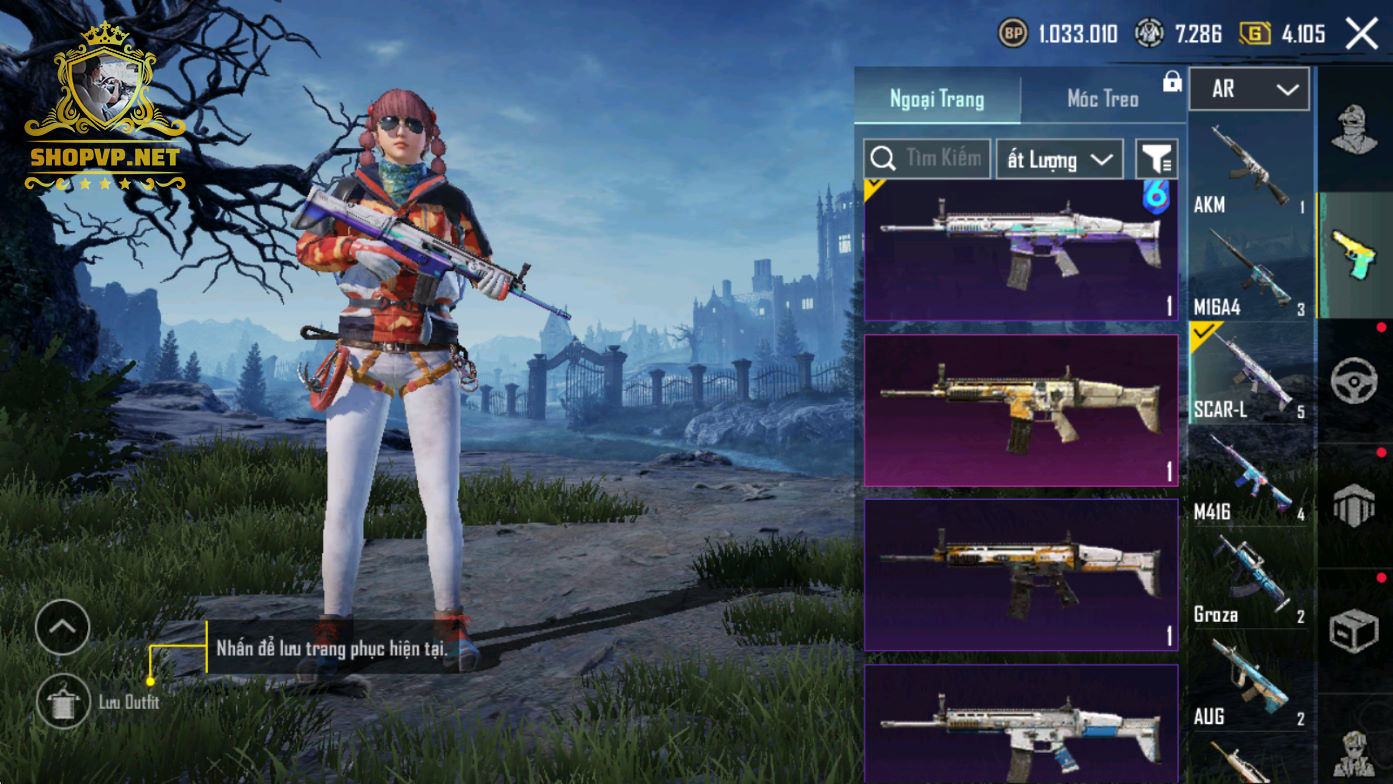Save the current outfit with Lưu Outfit

coord(63,701)
